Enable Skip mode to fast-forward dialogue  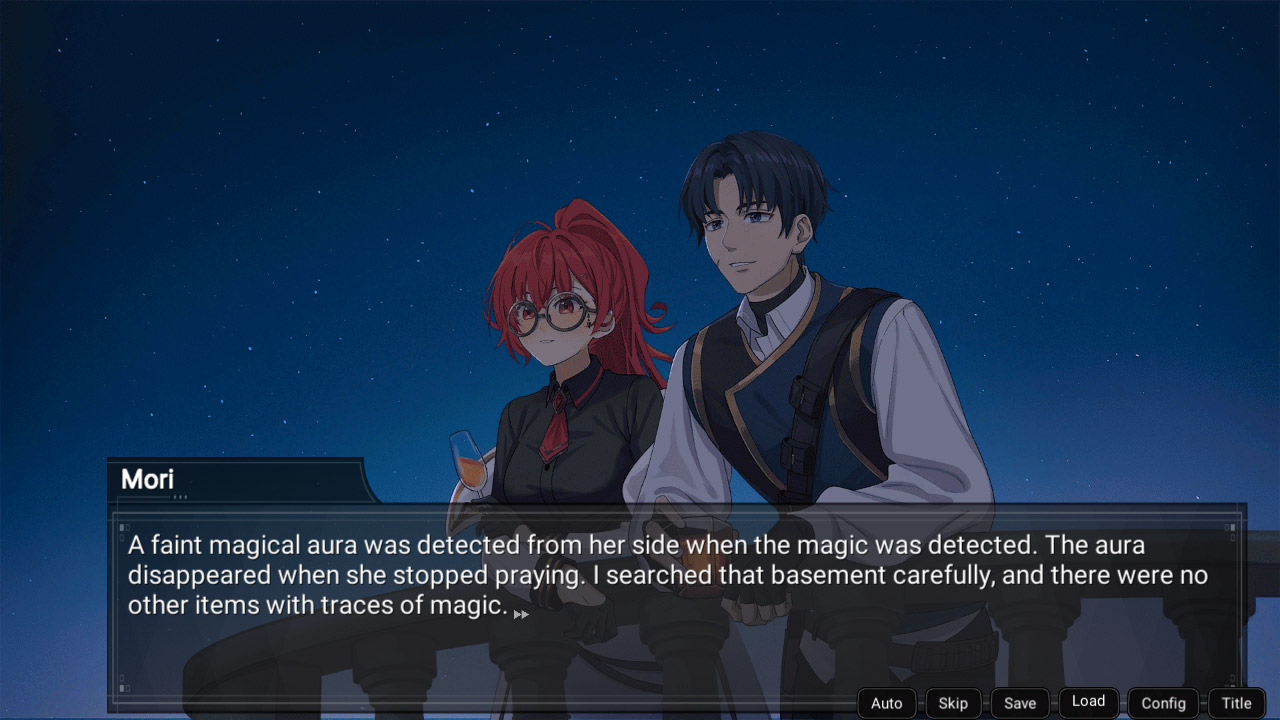952,702
